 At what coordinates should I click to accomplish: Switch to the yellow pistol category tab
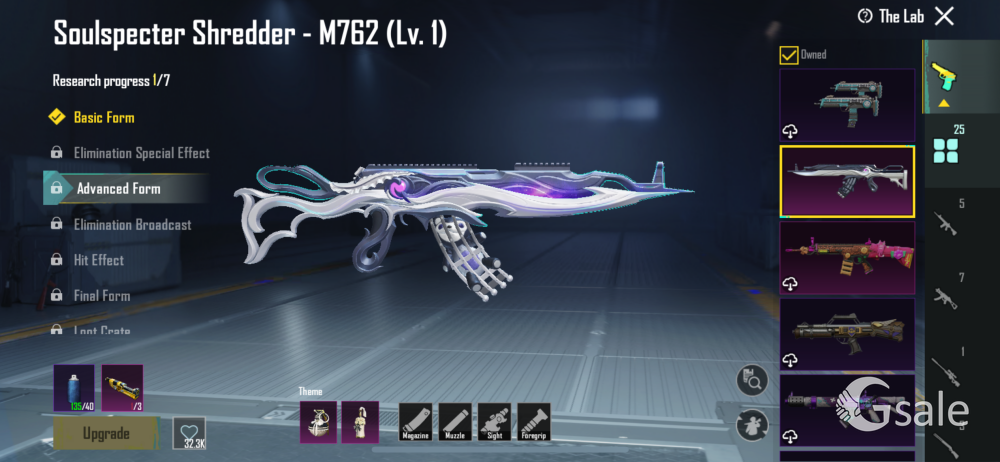coord(943,76)
